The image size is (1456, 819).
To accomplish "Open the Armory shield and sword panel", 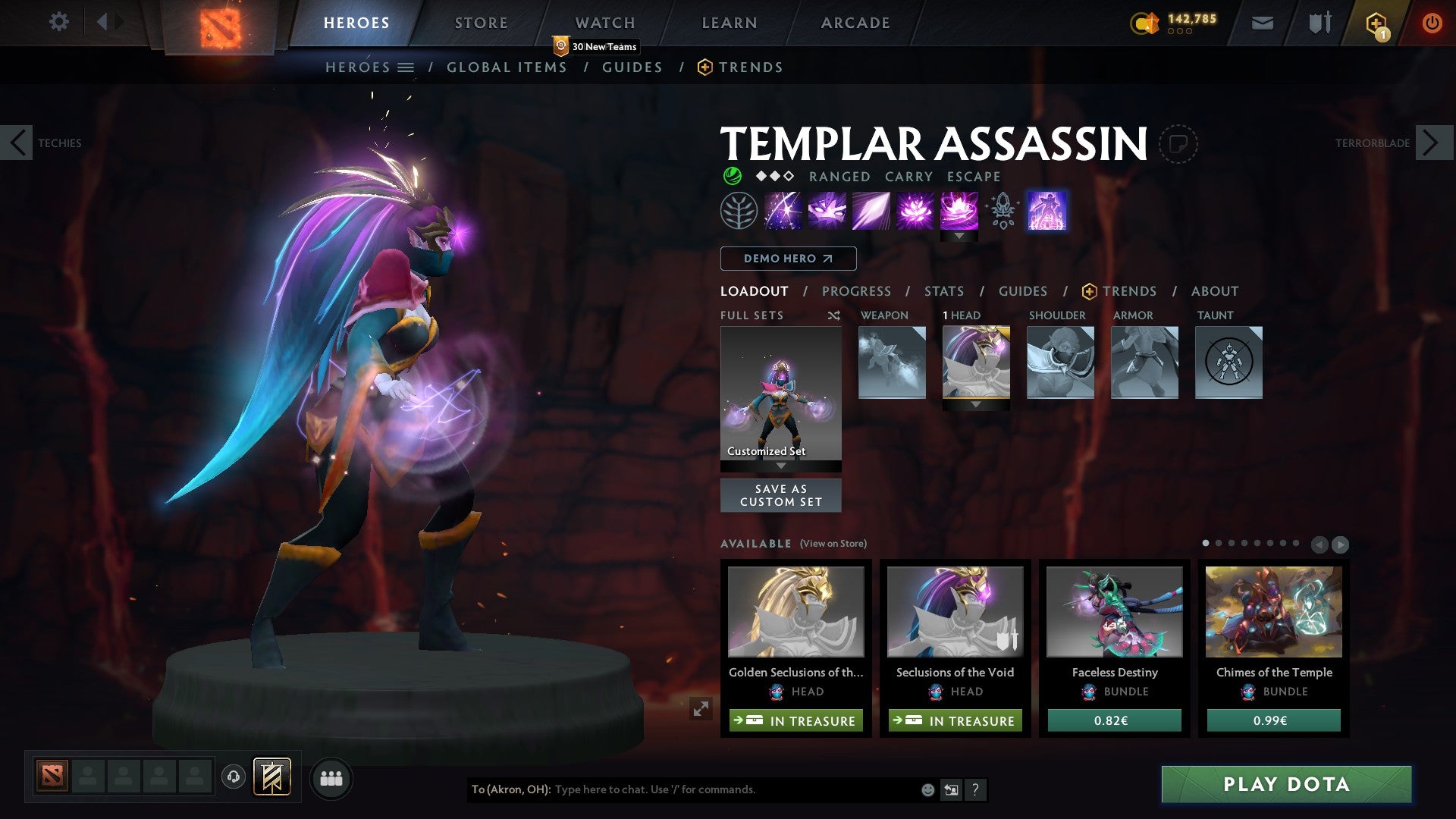I will pyautogui.click(x=1319, y=22).
